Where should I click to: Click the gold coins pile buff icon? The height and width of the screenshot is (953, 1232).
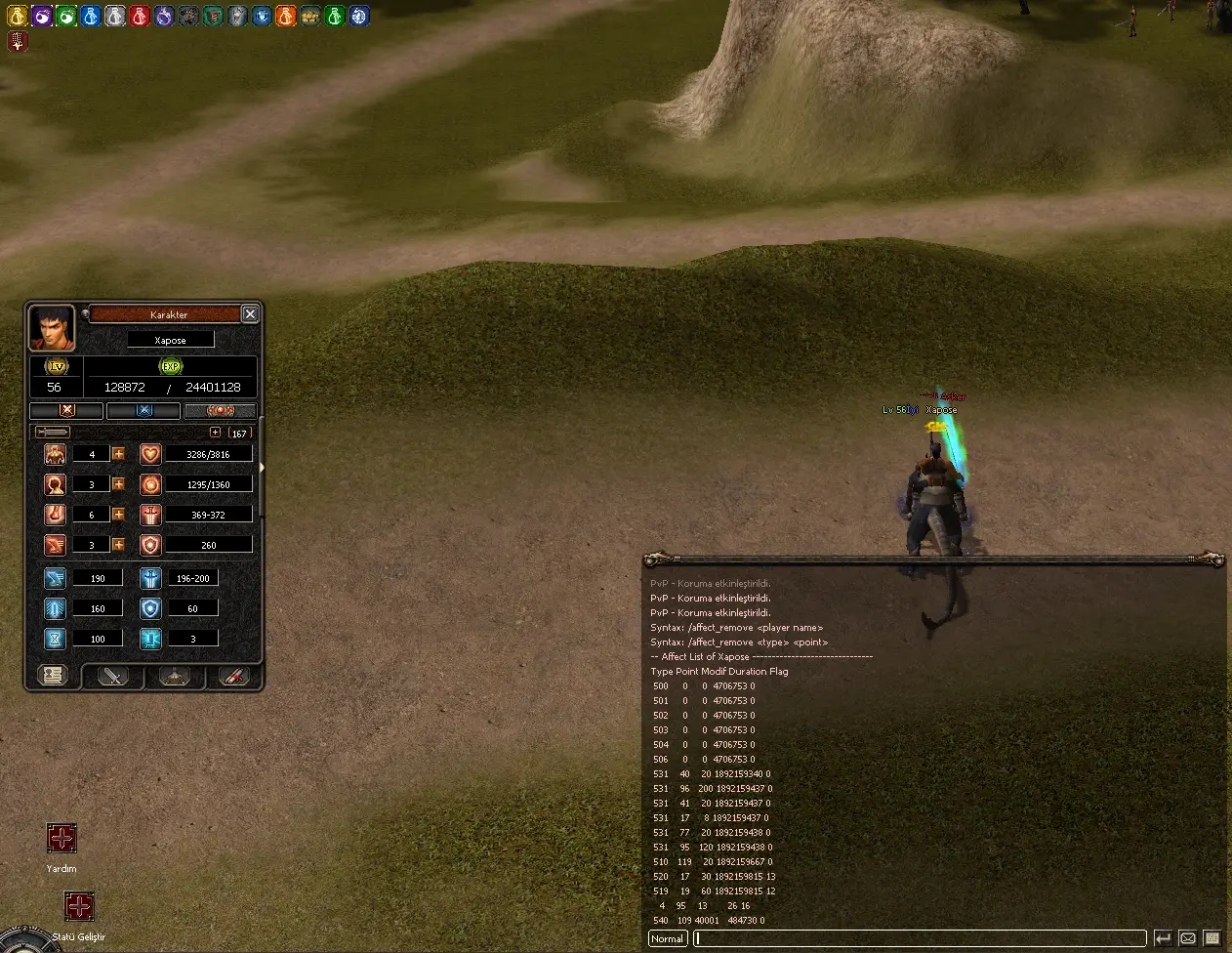(x=310, y=17)
